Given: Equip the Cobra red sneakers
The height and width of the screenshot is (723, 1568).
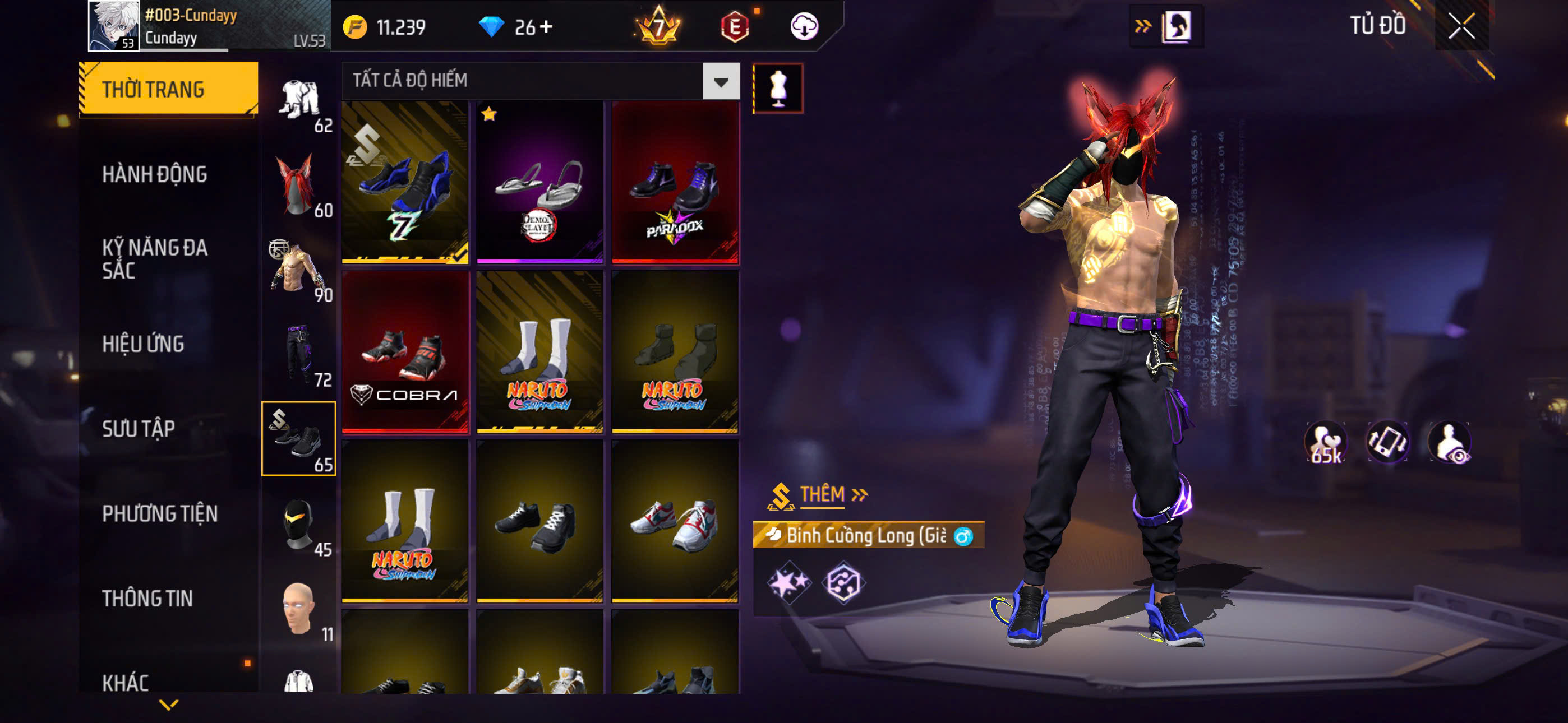Looking at the screenshot, I should 405,352.
